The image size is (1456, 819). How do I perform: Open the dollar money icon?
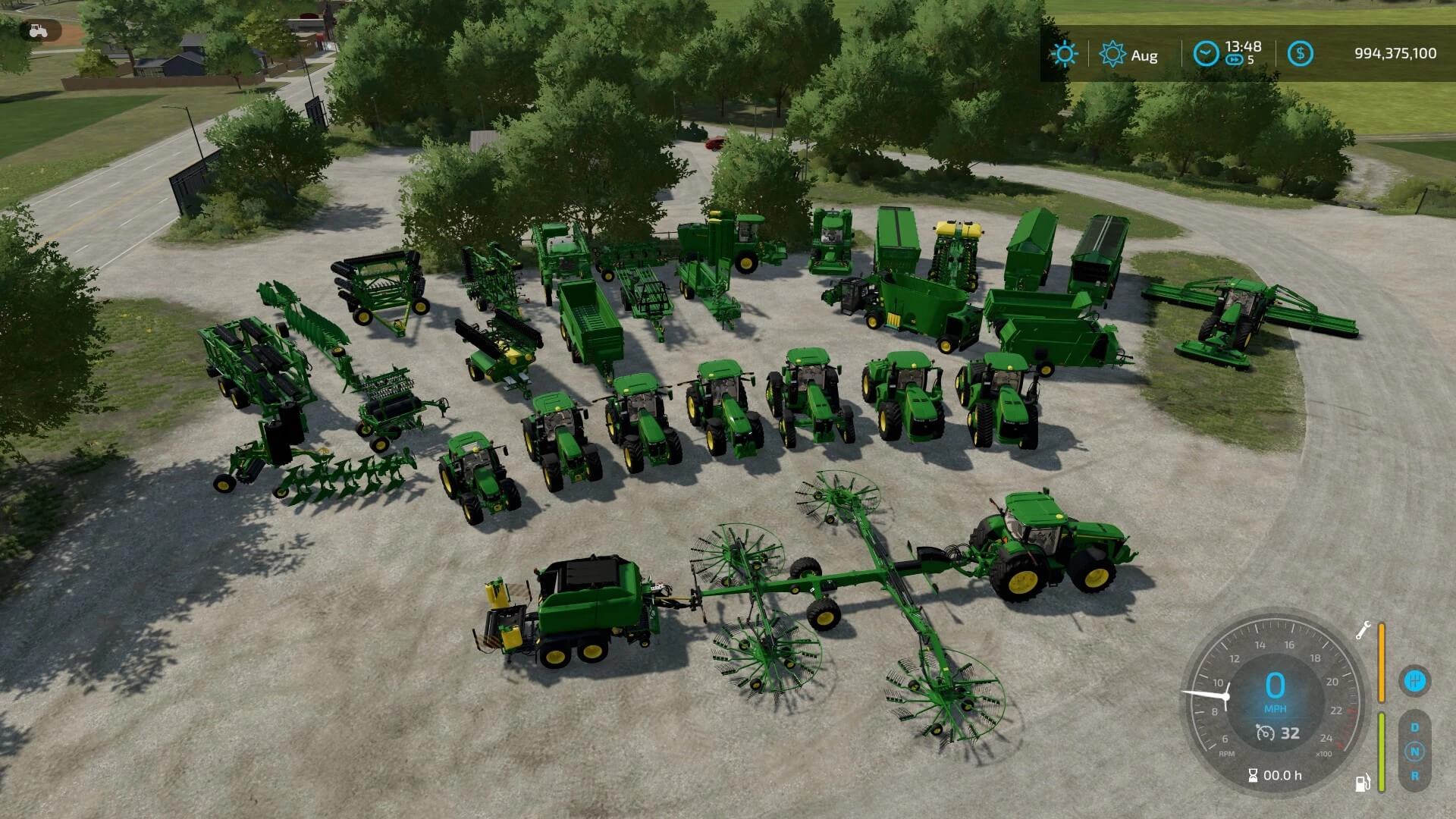[x=1301, y=54]
